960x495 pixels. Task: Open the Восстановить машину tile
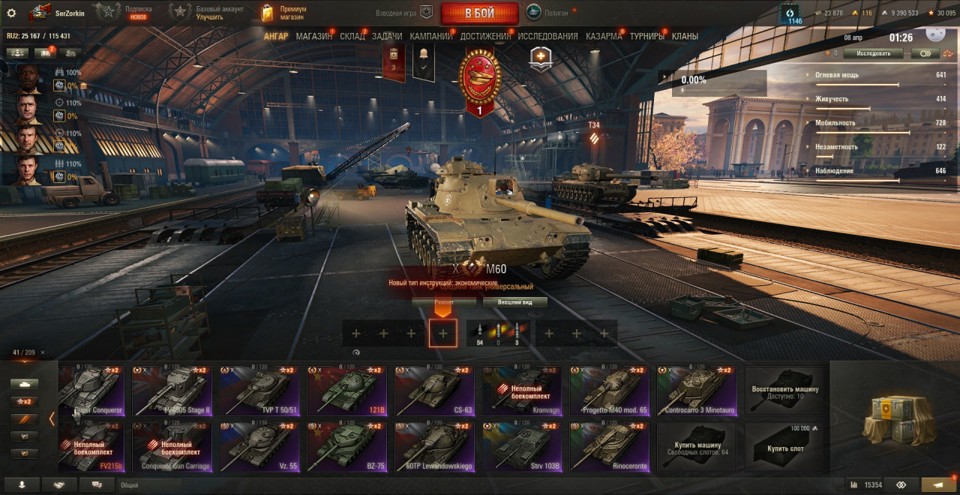pos(785,390)
